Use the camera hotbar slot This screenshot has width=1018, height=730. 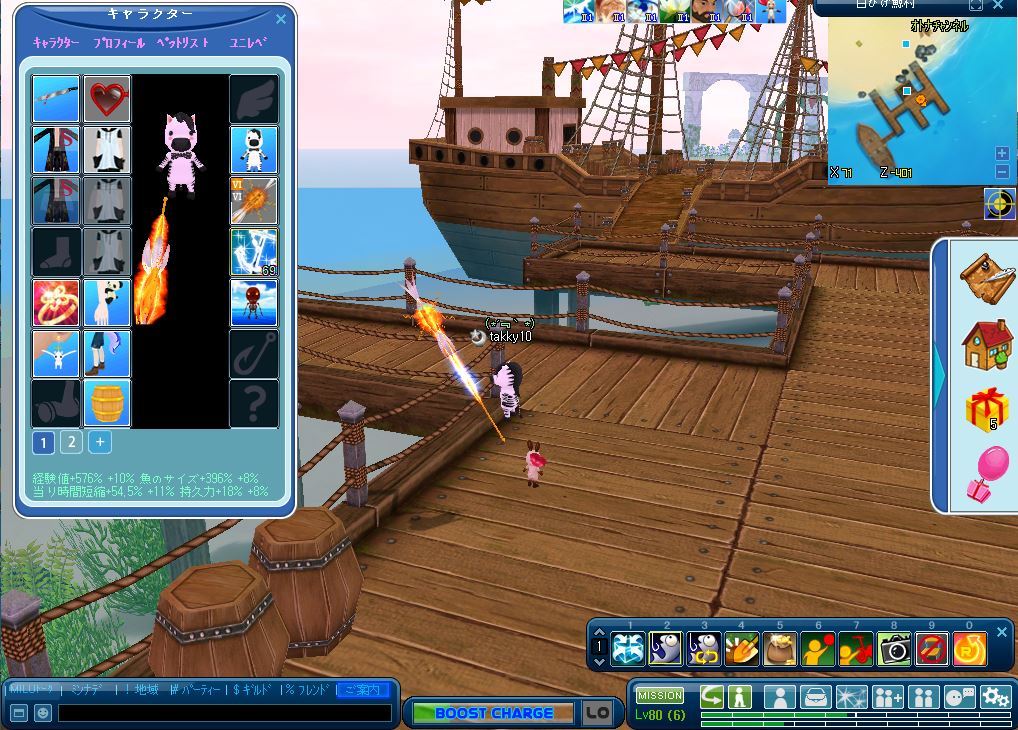[894, 650]
